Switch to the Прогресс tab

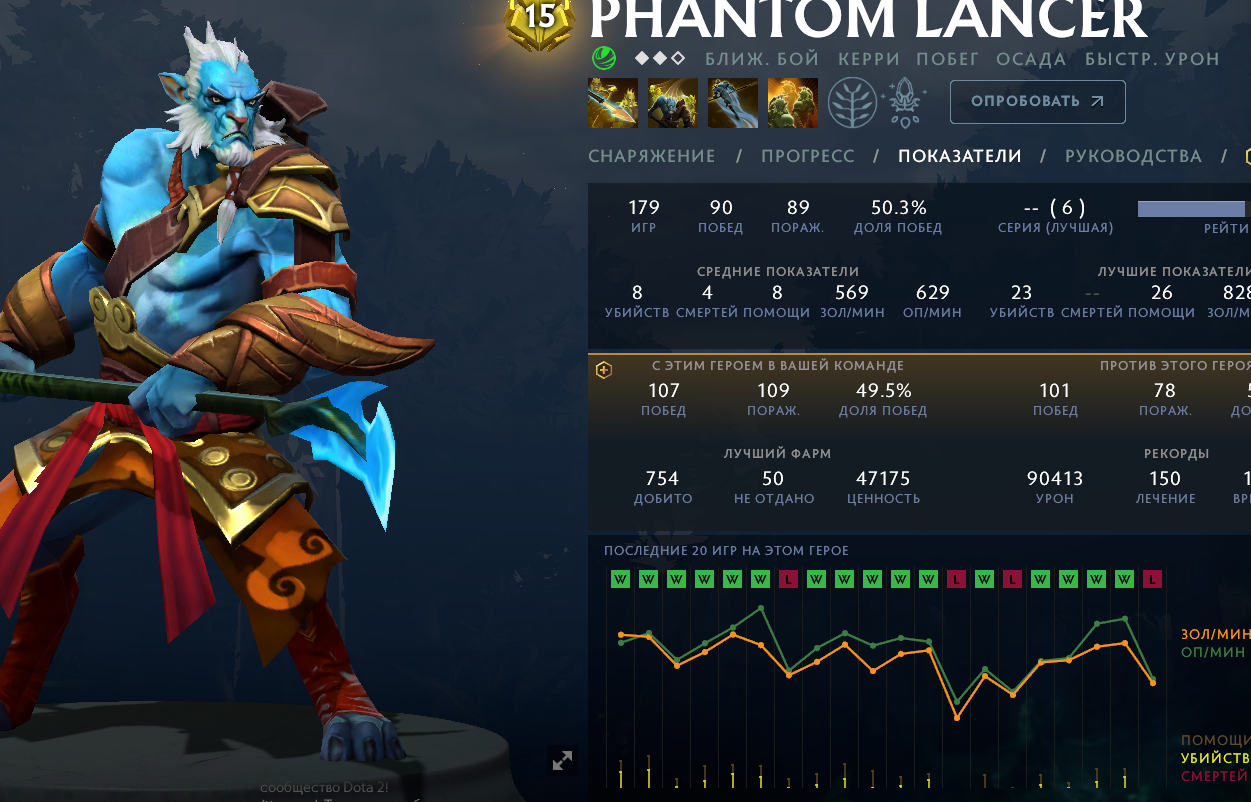(x=807, y=156)
